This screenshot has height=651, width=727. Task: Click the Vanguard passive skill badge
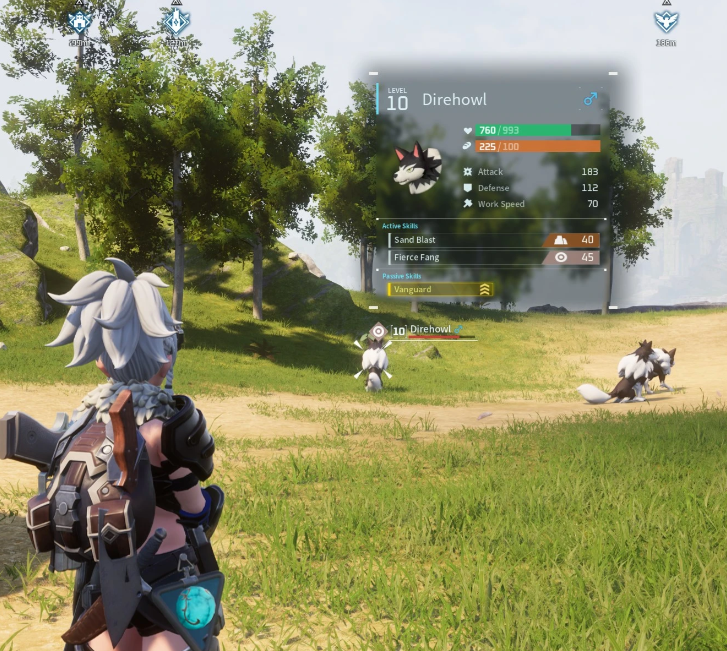(439, 289)
